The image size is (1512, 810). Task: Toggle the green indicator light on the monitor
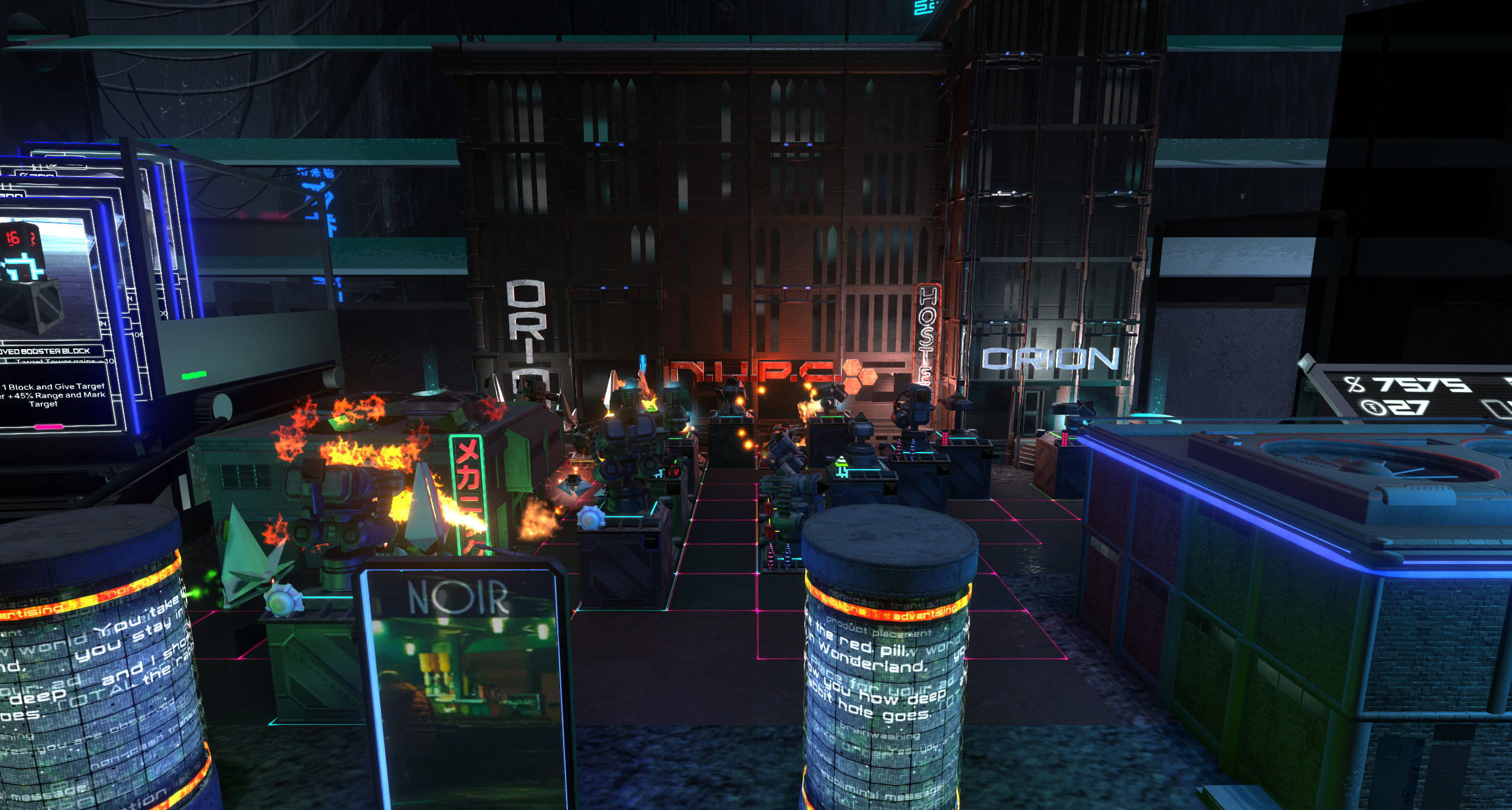click(194, 376)
